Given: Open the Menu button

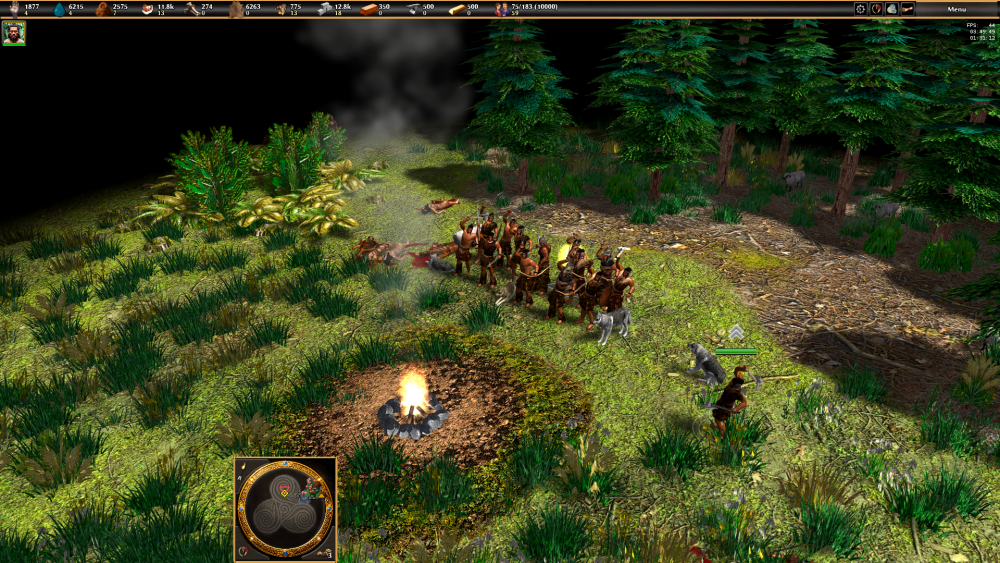Looking at the screenshot, I should (957, 9).
